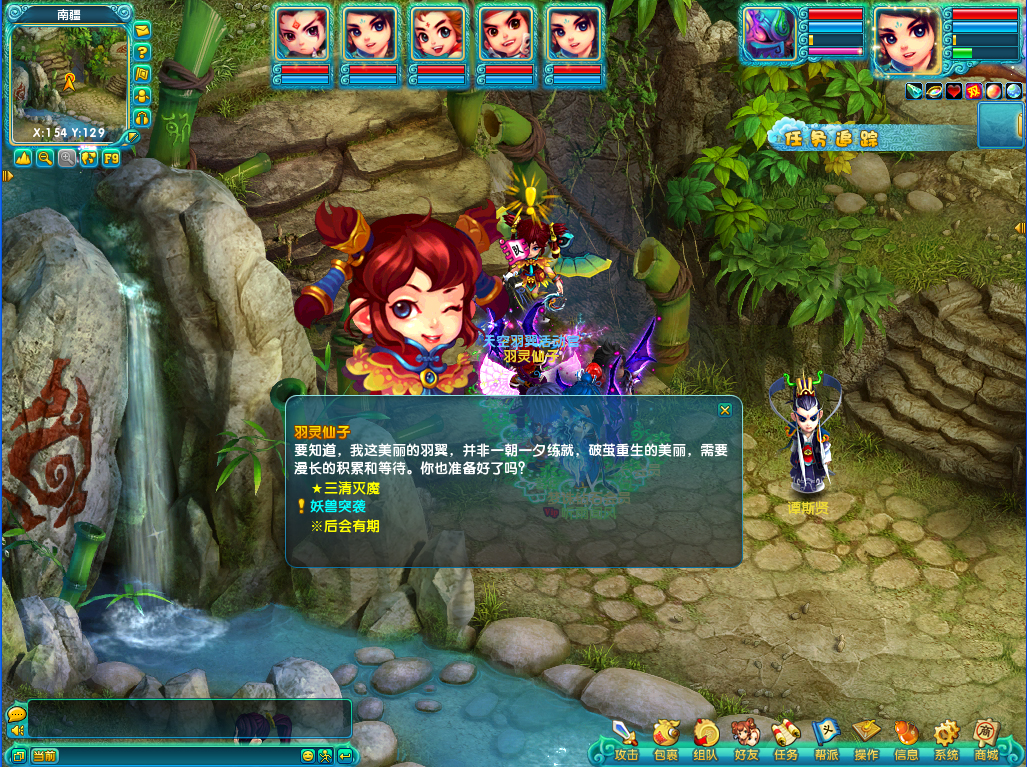Screen dimensions: 1027x767
Task: Click the question mark help button
Action: point(142,52)
